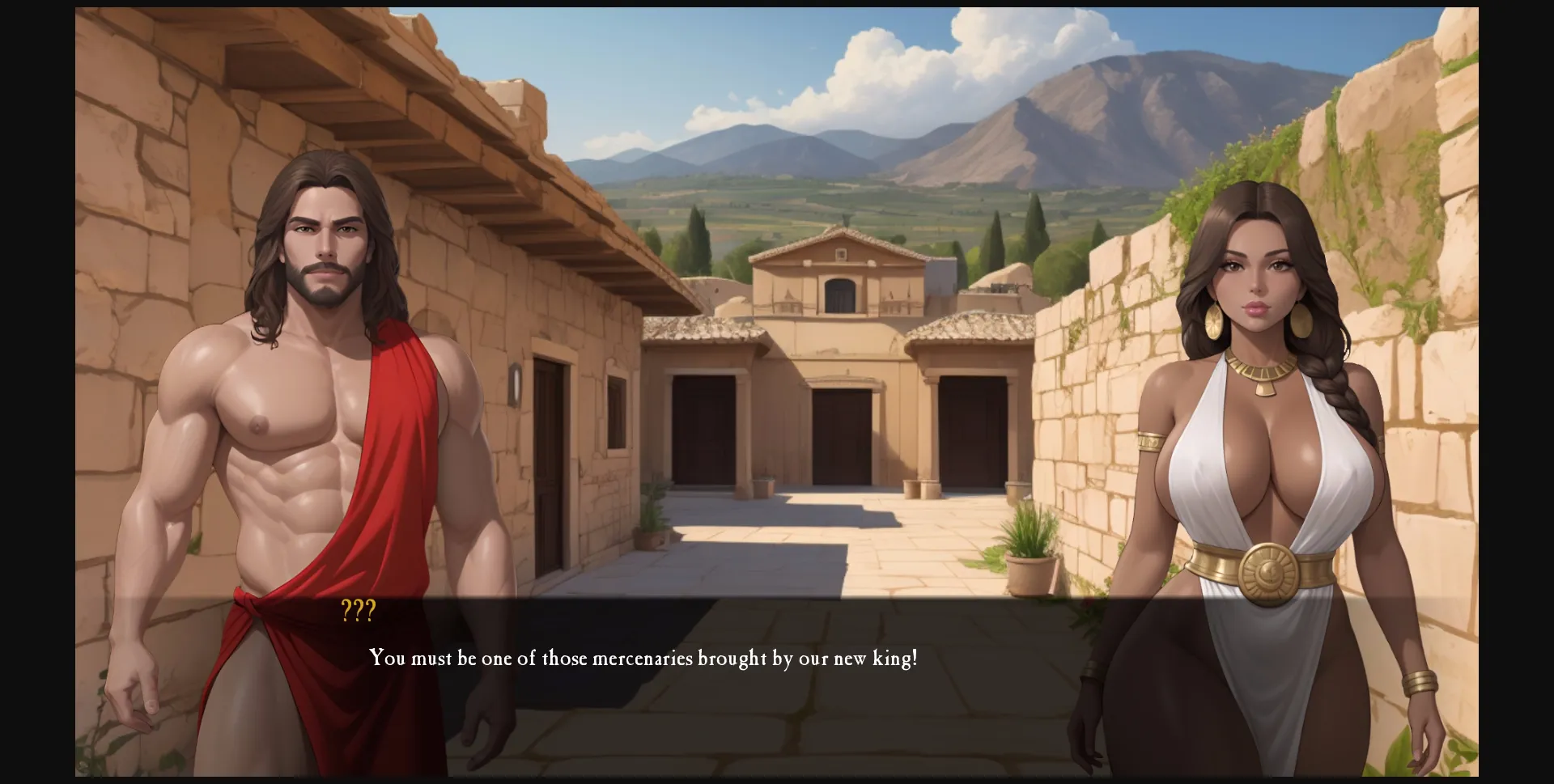Click the mercenaries dialogue line
1554x784 pixels.
tap(643, 659)
